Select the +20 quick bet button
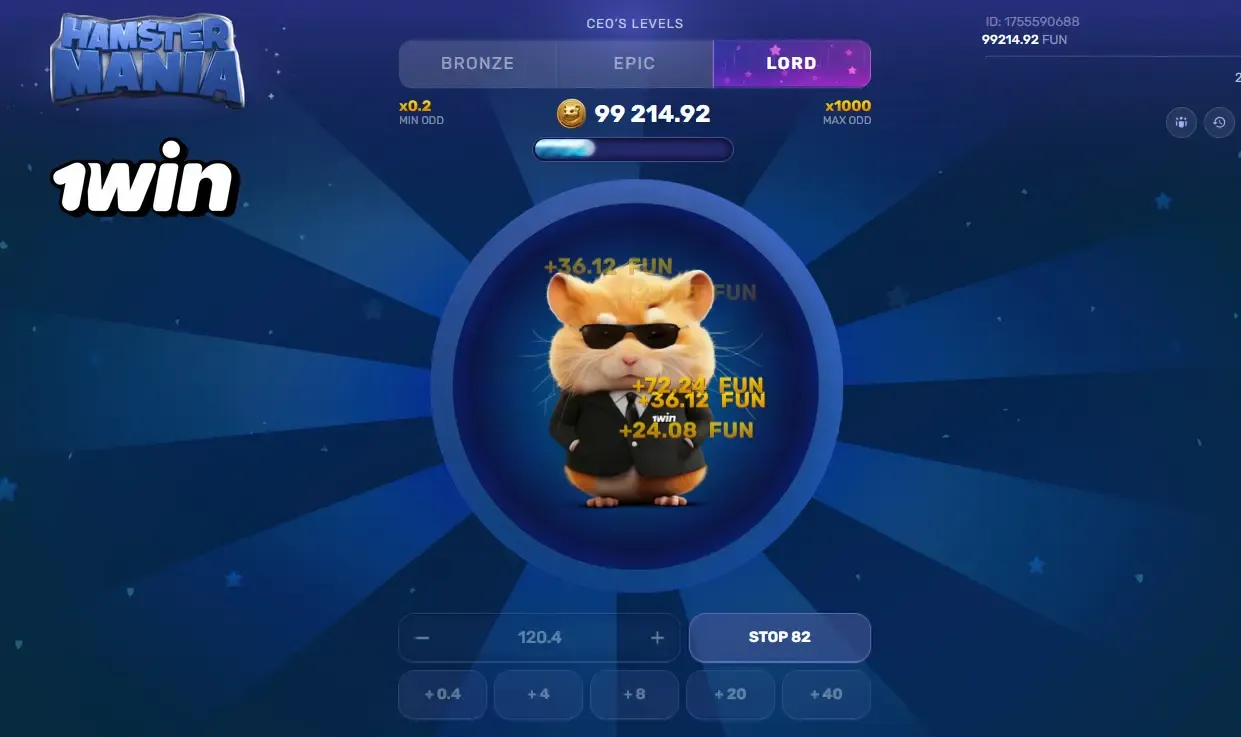This screenshot has width=1241, height=737. tap(730, 694)
